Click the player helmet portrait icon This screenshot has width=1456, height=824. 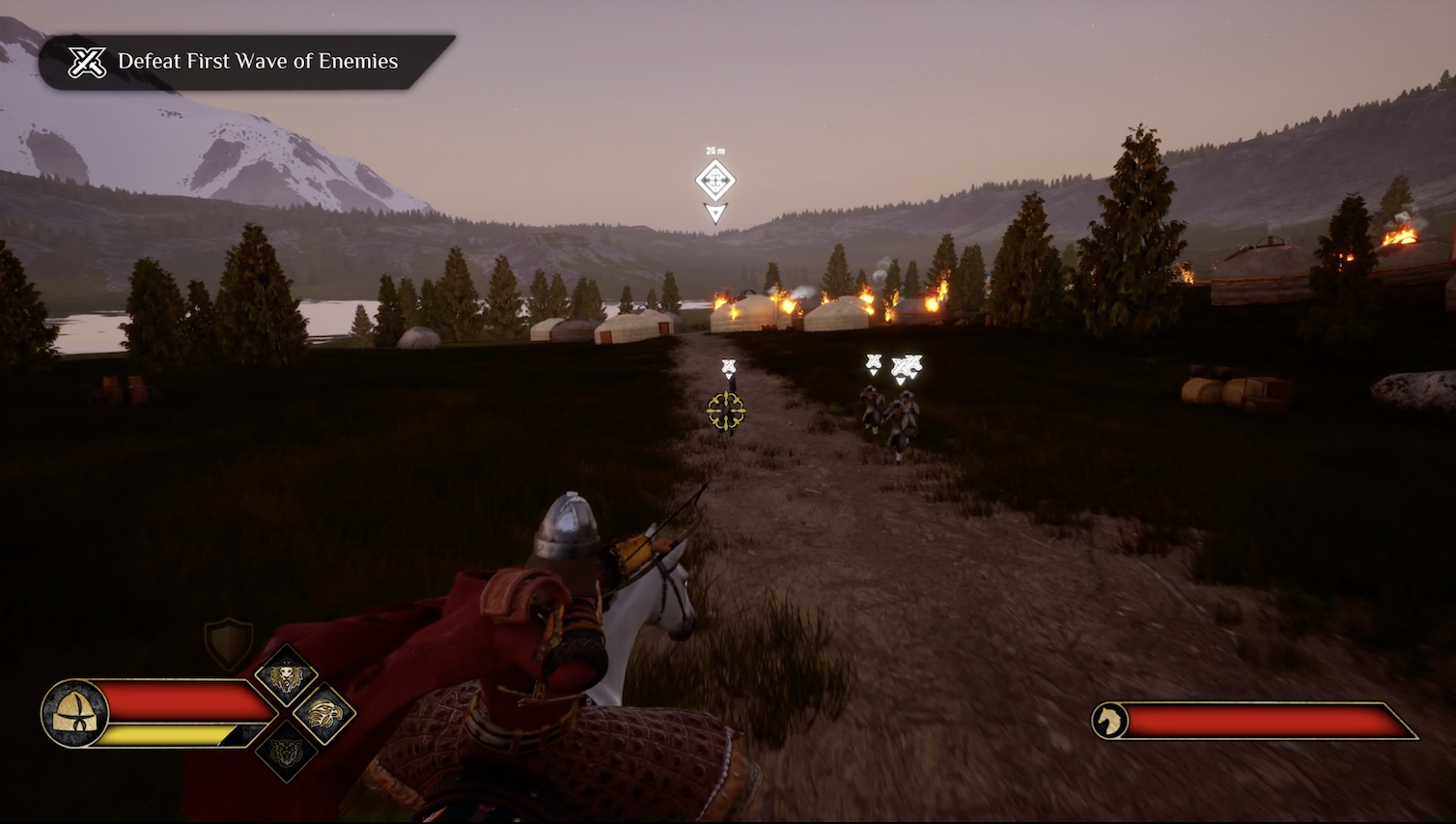[x=74, y=714]
